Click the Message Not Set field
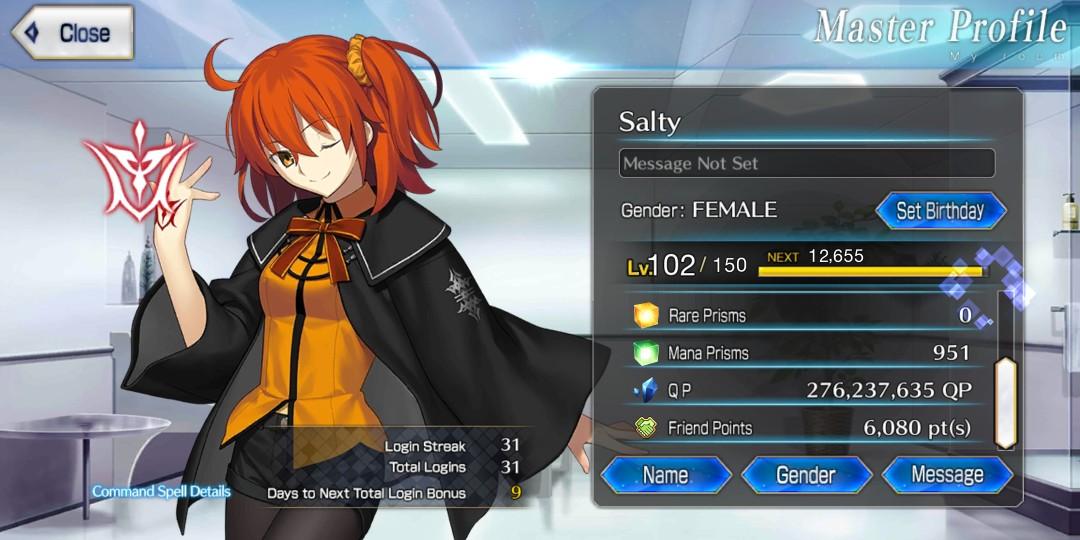The height and width of the screenshot is (540, 1080). click(806, 163)
